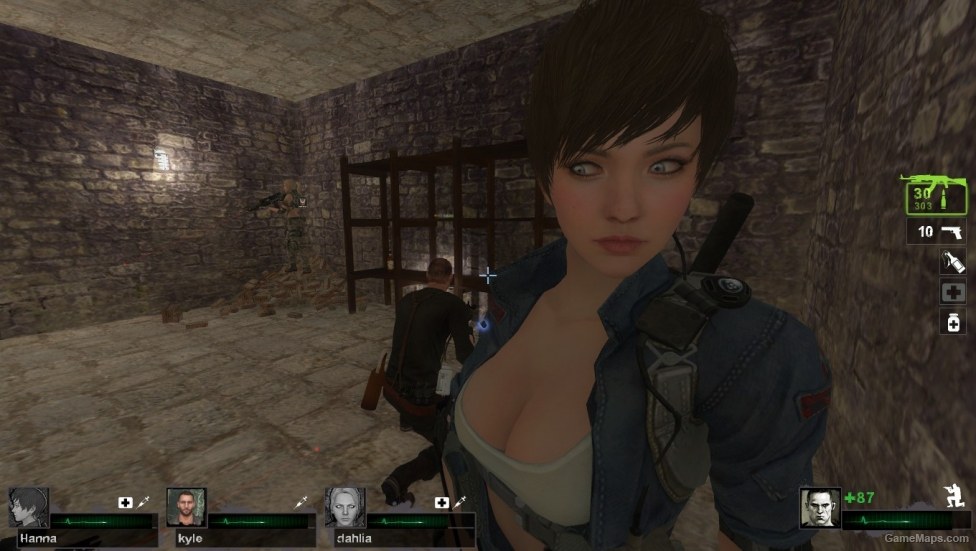Equip the molotov throwable slot
976x551 pixels.
[951, 263]
